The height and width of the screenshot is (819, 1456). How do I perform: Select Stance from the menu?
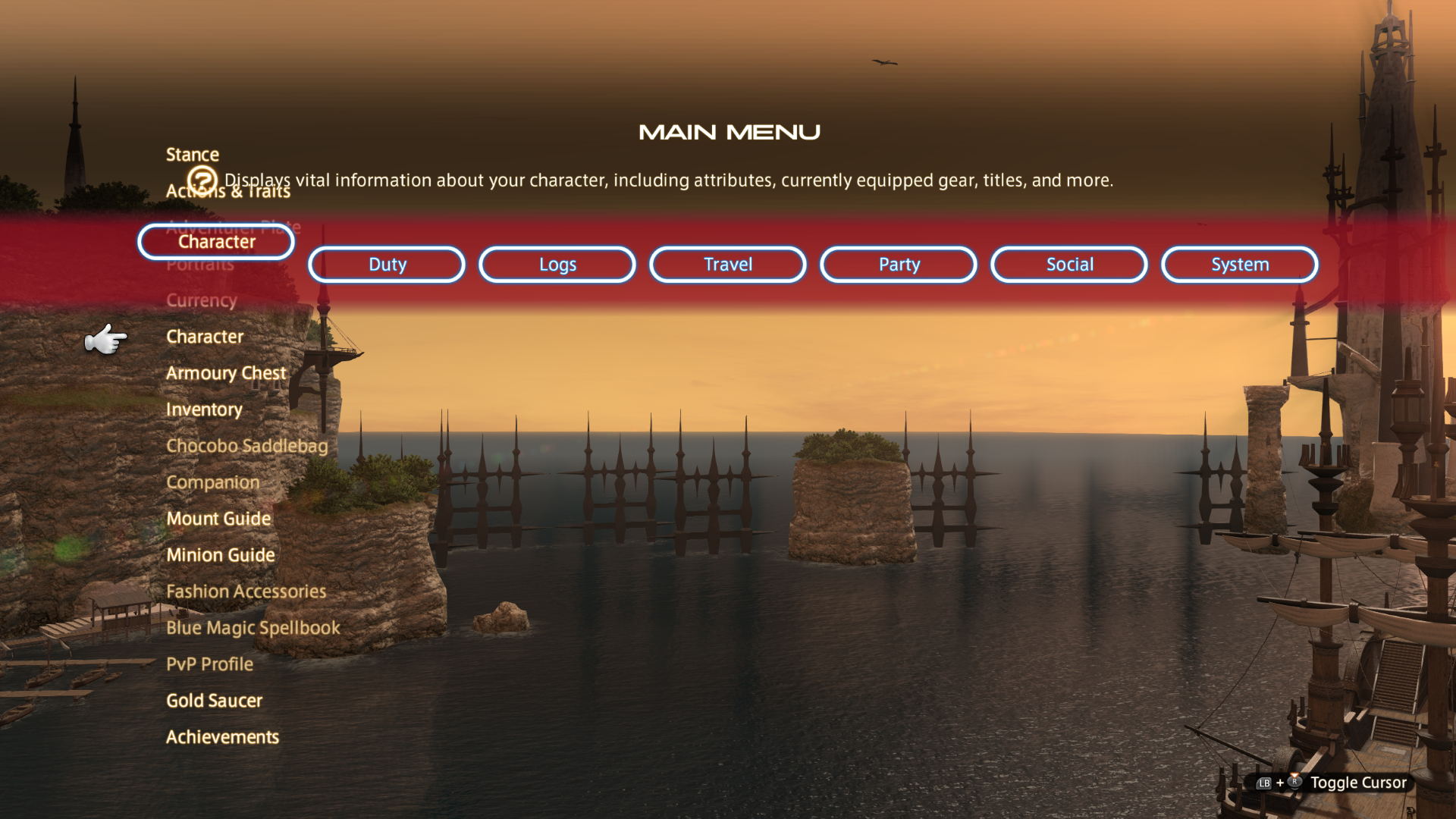click(x=192, y=154)
